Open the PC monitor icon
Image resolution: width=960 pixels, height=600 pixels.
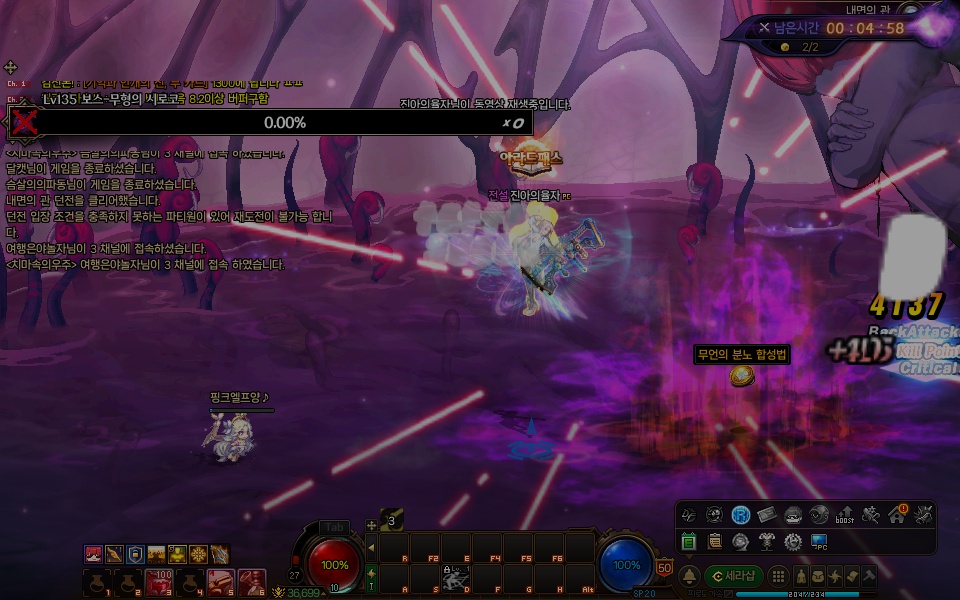click(819, 541)
